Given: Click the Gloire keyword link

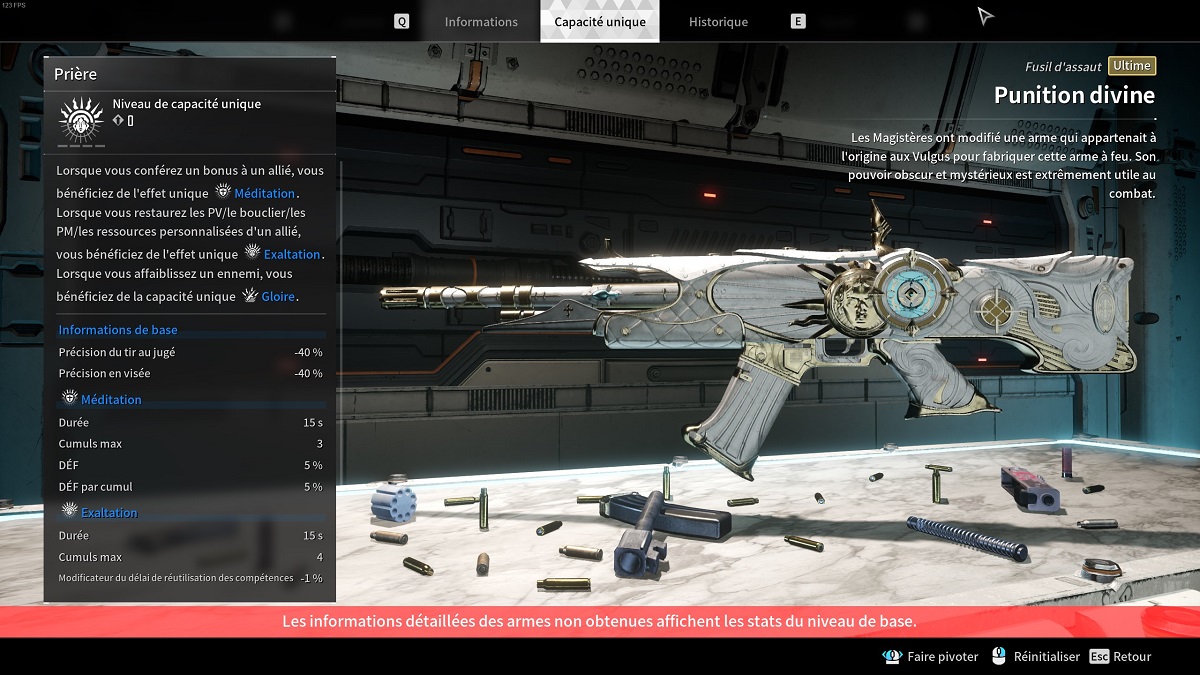Looking at the screenshot, I should click(x=279, y=297).
